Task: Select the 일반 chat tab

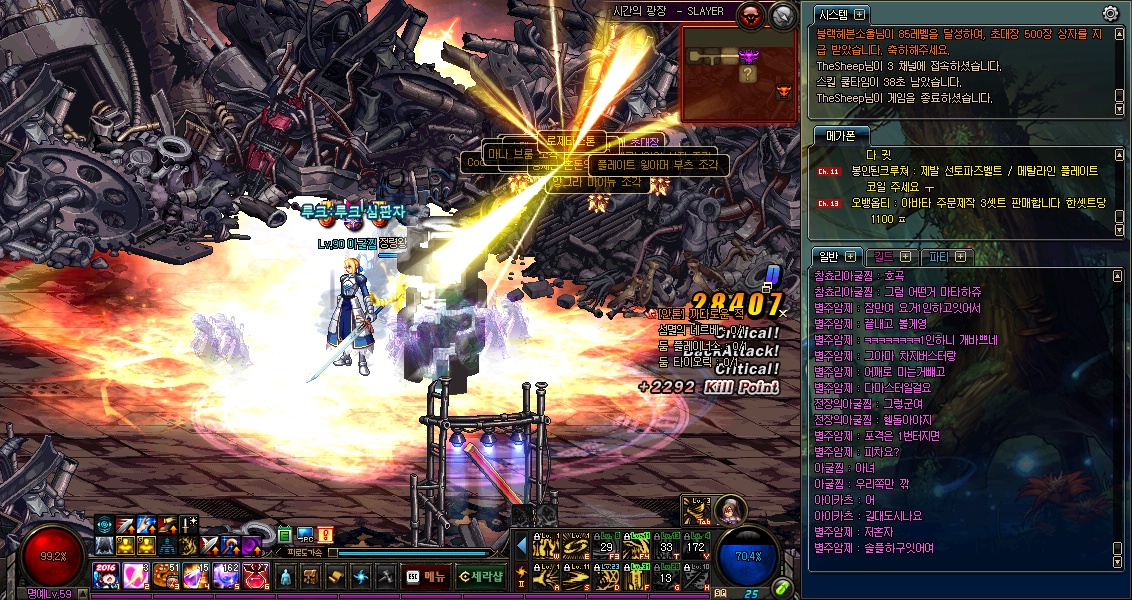Action: 836,257
